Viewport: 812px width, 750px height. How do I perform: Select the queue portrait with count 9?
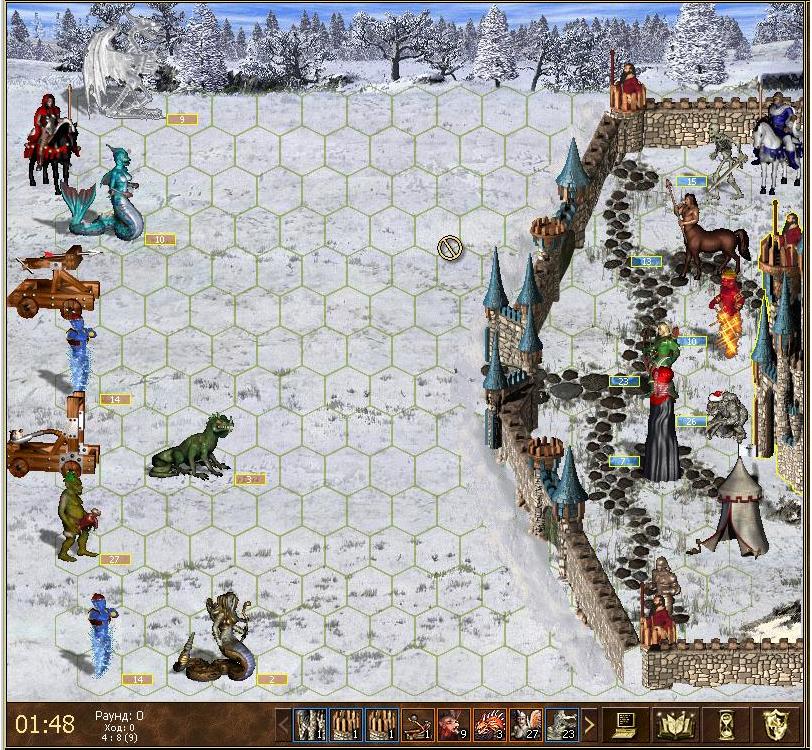coord(454,724)
